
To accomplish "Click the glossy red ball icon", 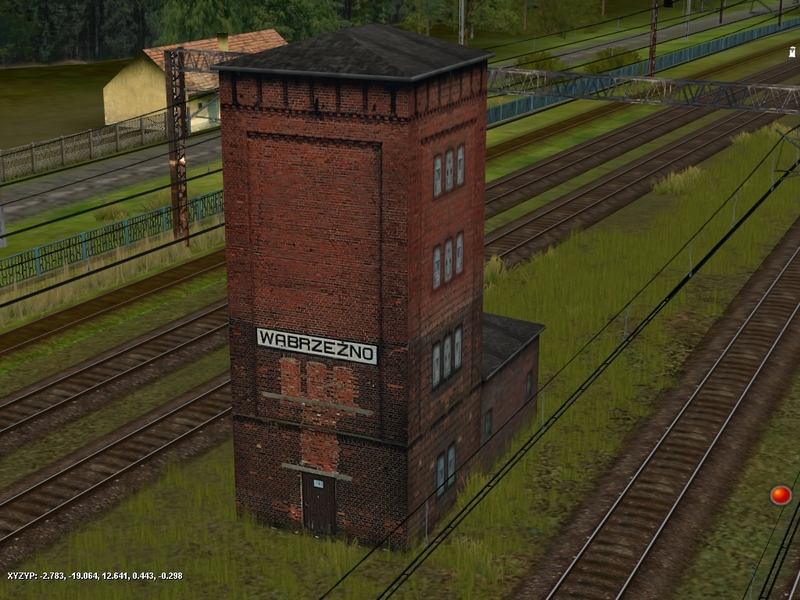I will pyautogui.click(x=780, y=495).
